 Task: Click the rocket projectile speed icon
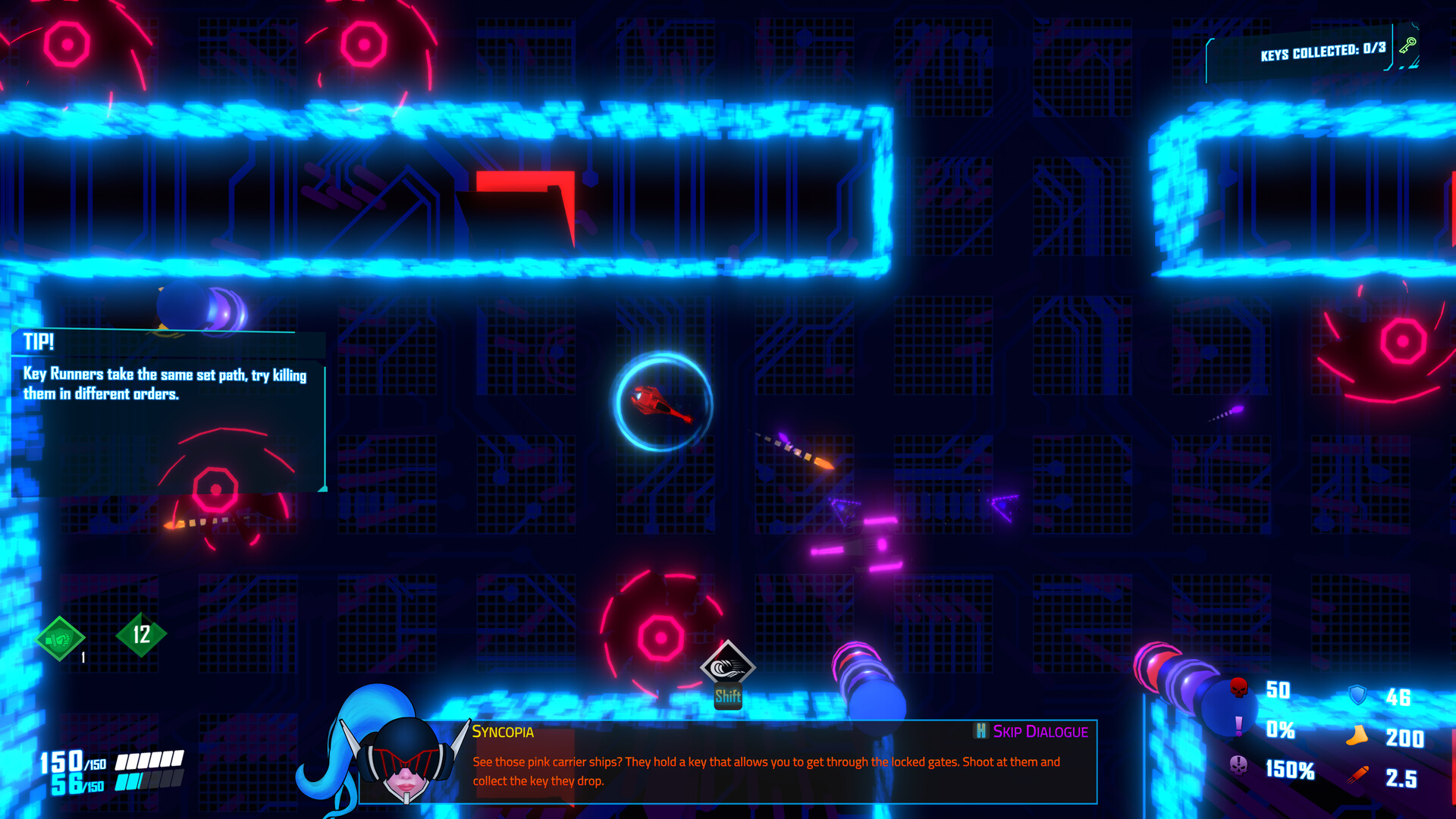[x=1358, y=773]
